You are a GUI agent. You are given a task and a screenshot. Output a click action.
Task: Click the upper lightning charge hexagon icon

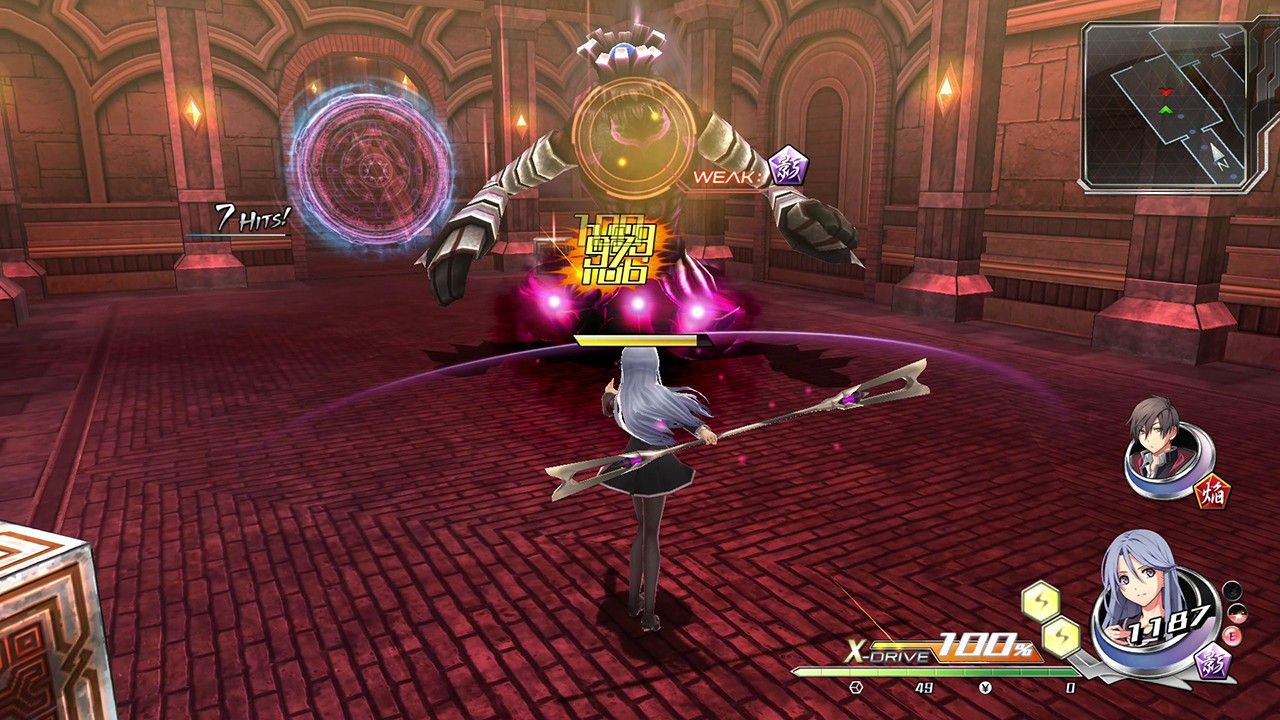click(x=1043, y=600)
